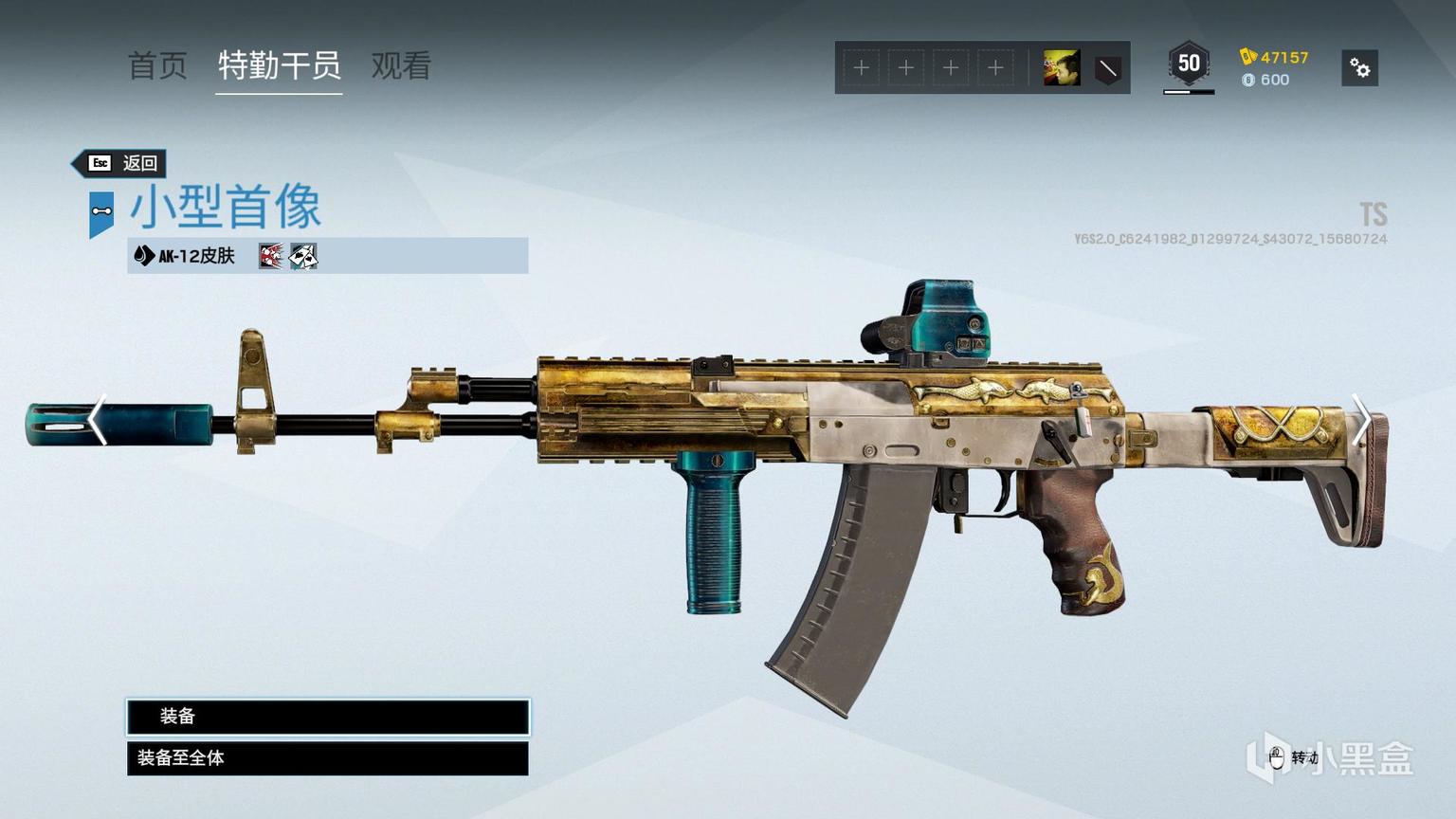Open the player profile avatar
This screenshot has height=819, width=1456.
pos(1062,68)
